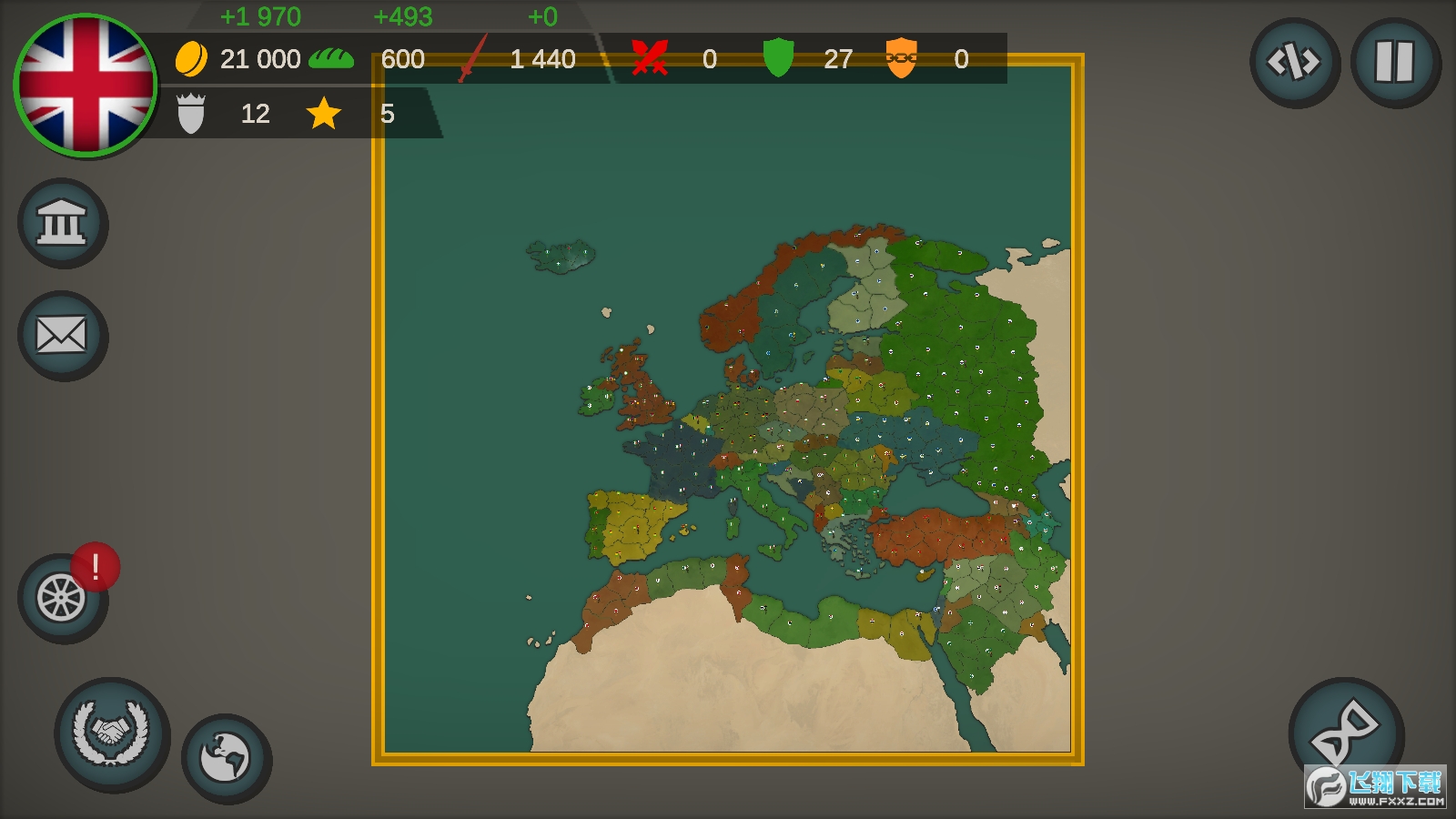Open the handshake diplomacy button
The height and width of the screenshot is (819, 1456).
pos(111,733)
